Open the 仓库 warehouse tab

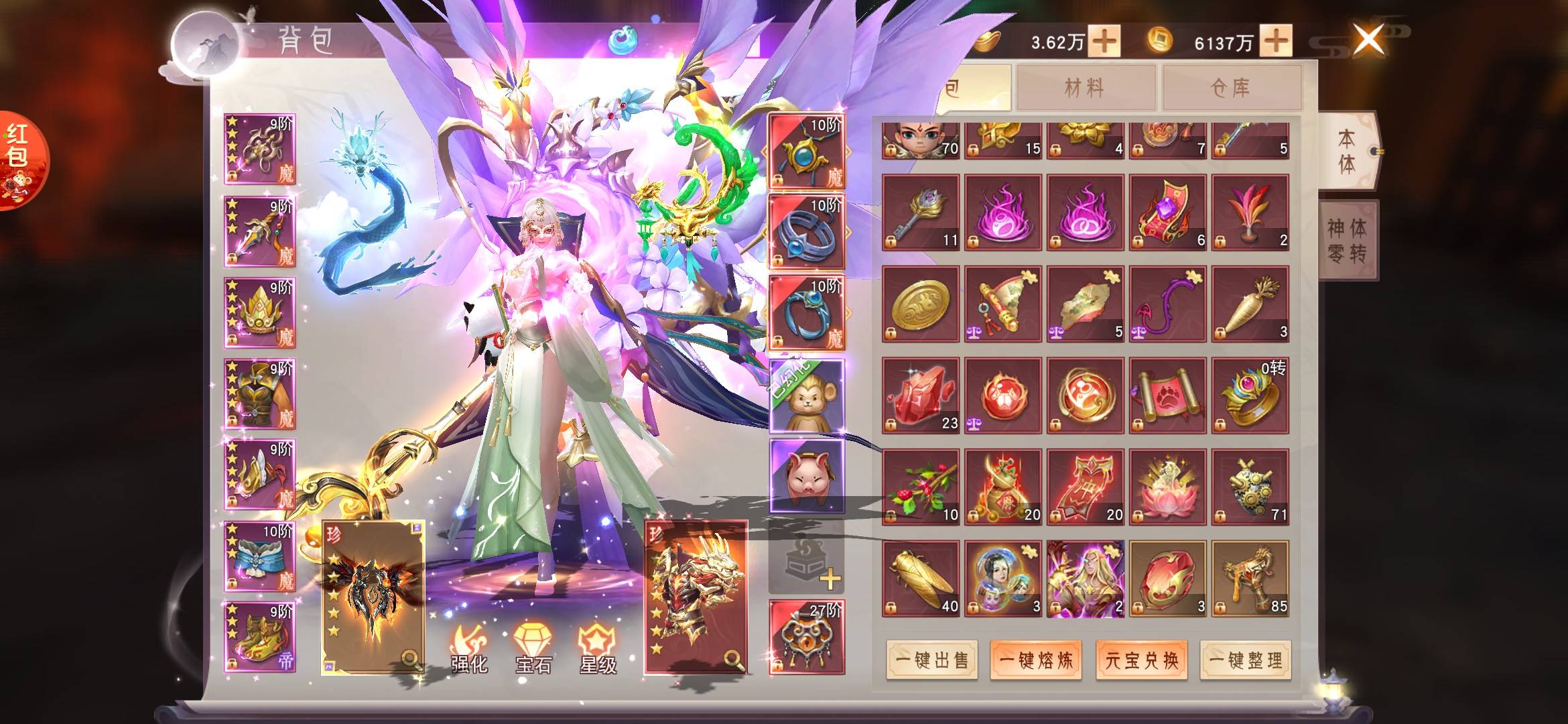pyautogui.click(x=1231, y=88)
